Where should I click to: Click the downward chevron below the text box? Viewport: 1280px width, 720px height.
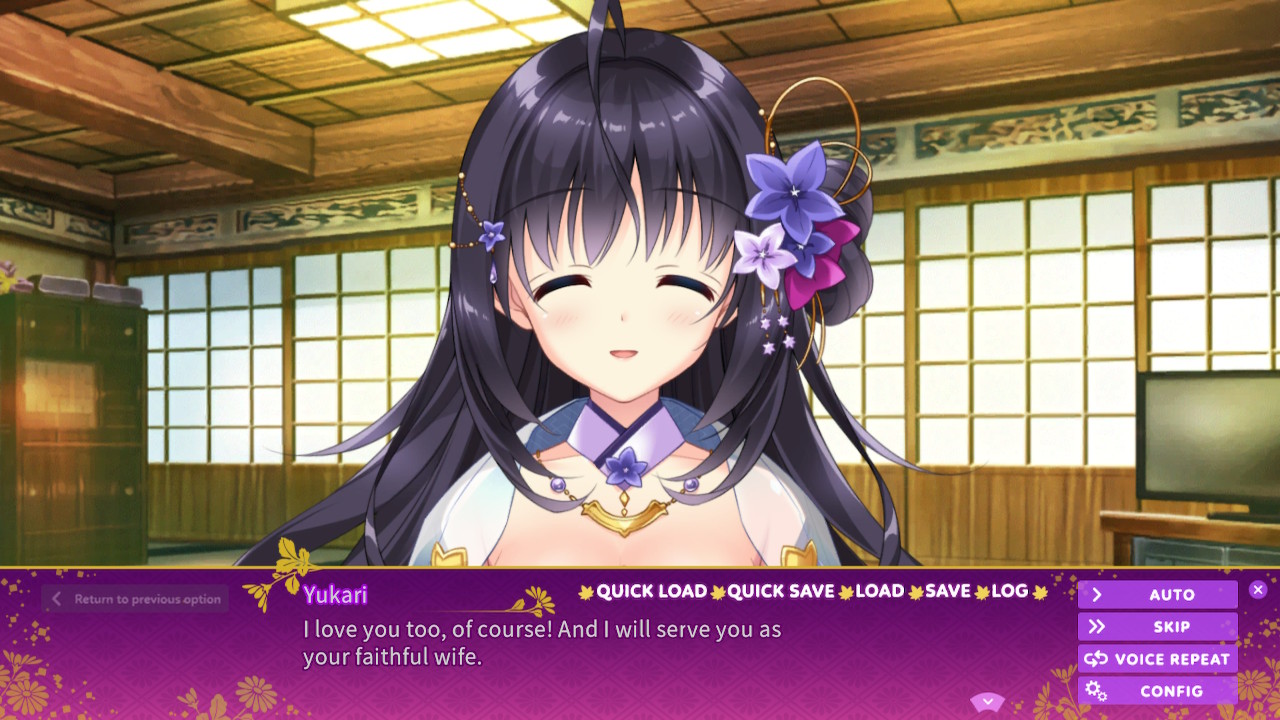pyautogui.click(x=988, y=701)
